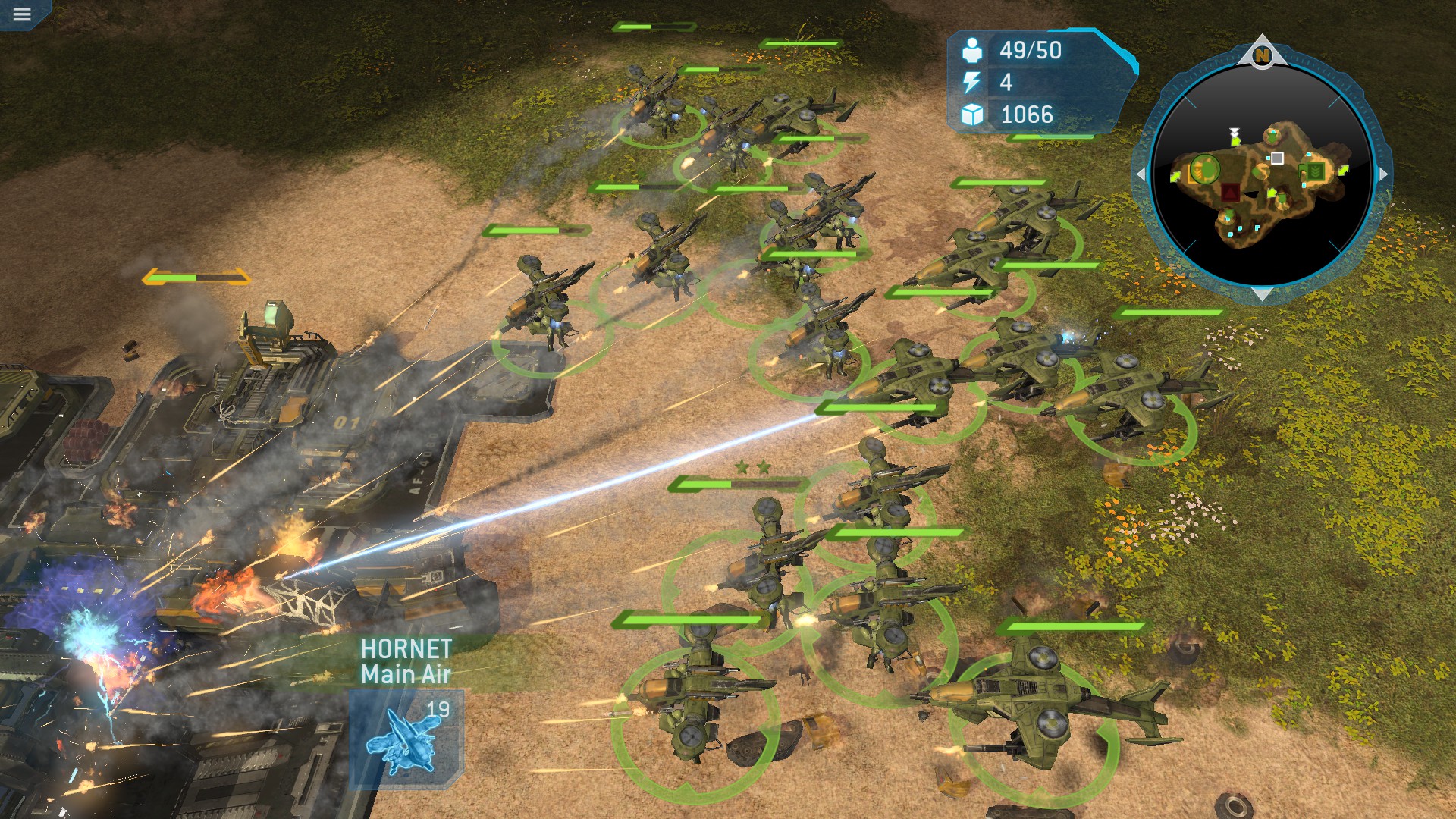Click the double-chevron objective marker on minimap
This screenshot has height=819, width=1456.
1235,132
